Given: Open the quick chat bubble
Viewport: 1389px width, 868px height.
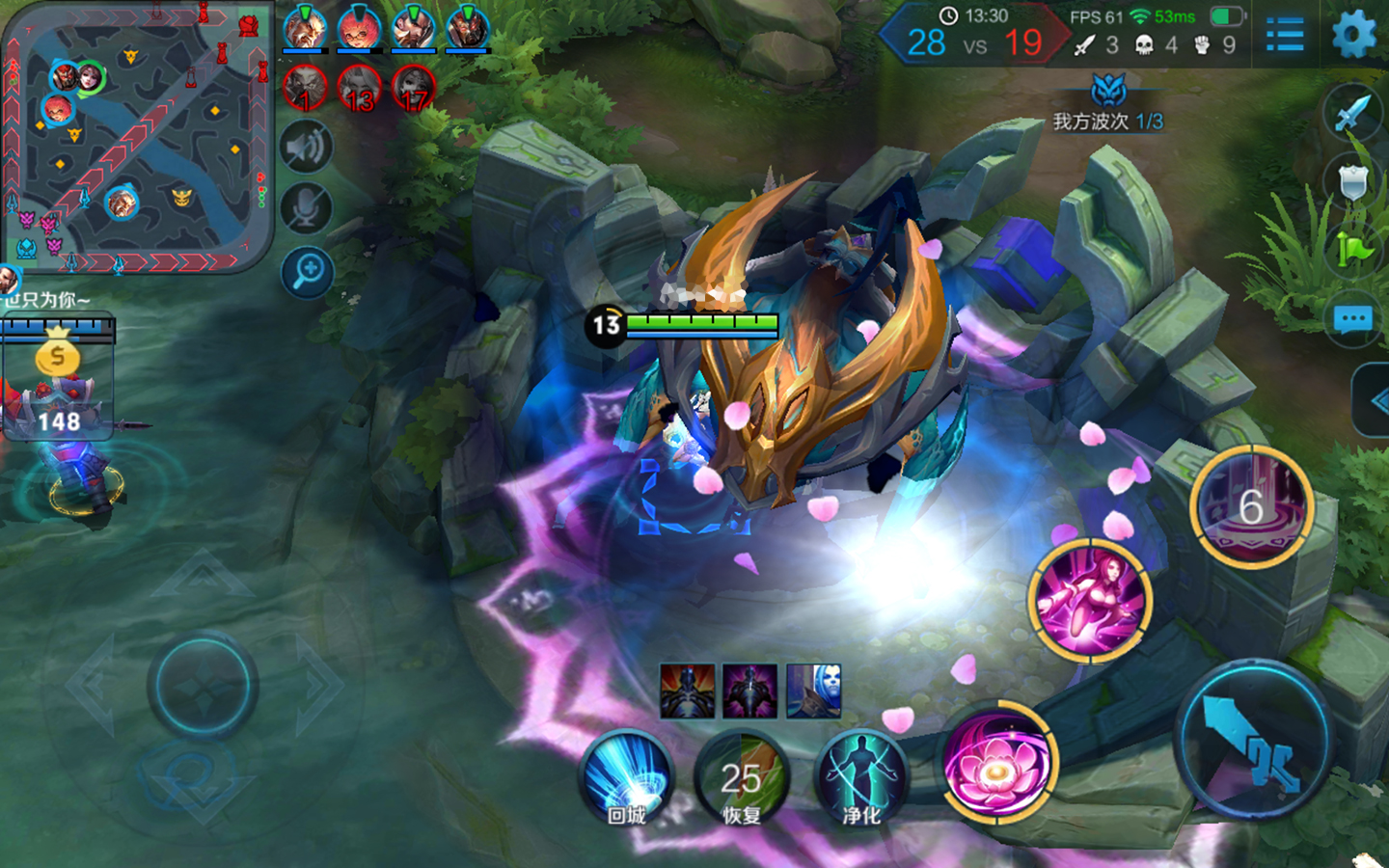Looking at the screenshot, I should (1352, 319).
